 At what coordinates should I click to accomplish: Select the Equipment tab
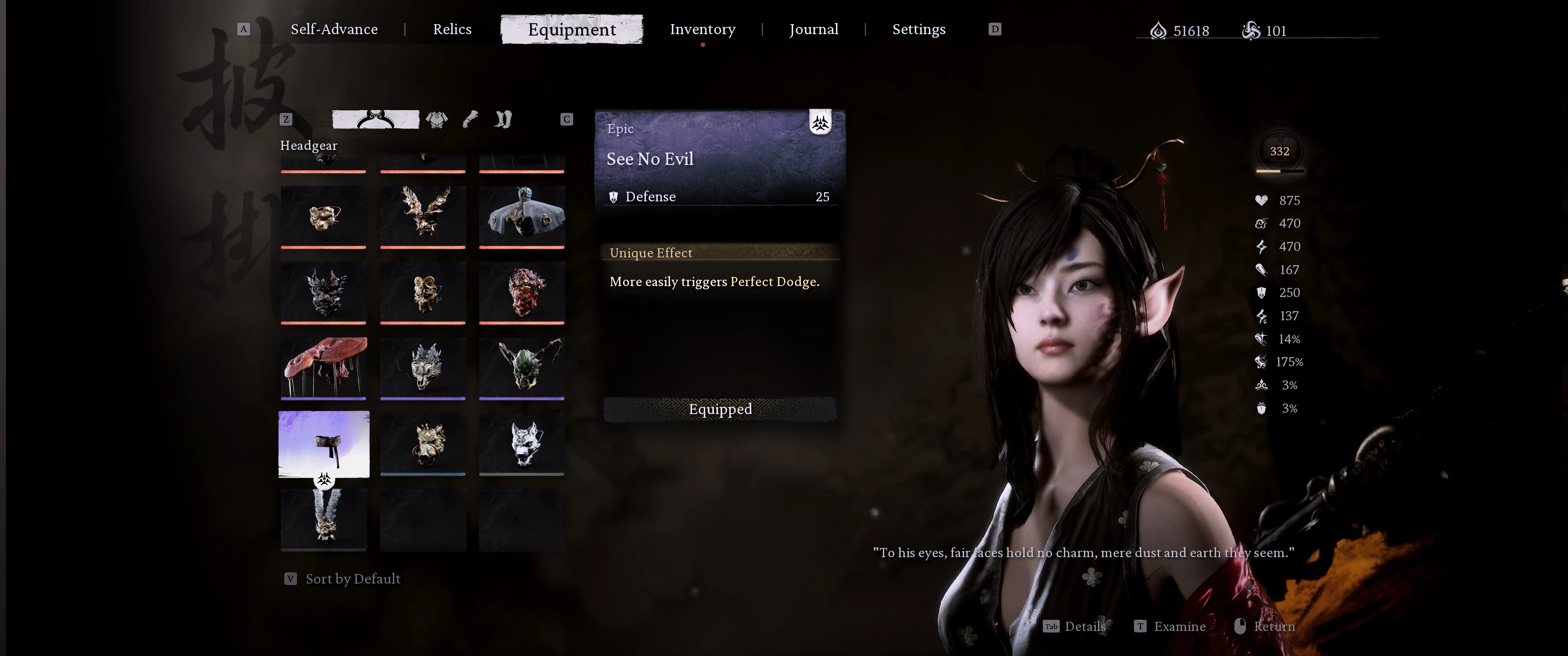pos(572,29)
